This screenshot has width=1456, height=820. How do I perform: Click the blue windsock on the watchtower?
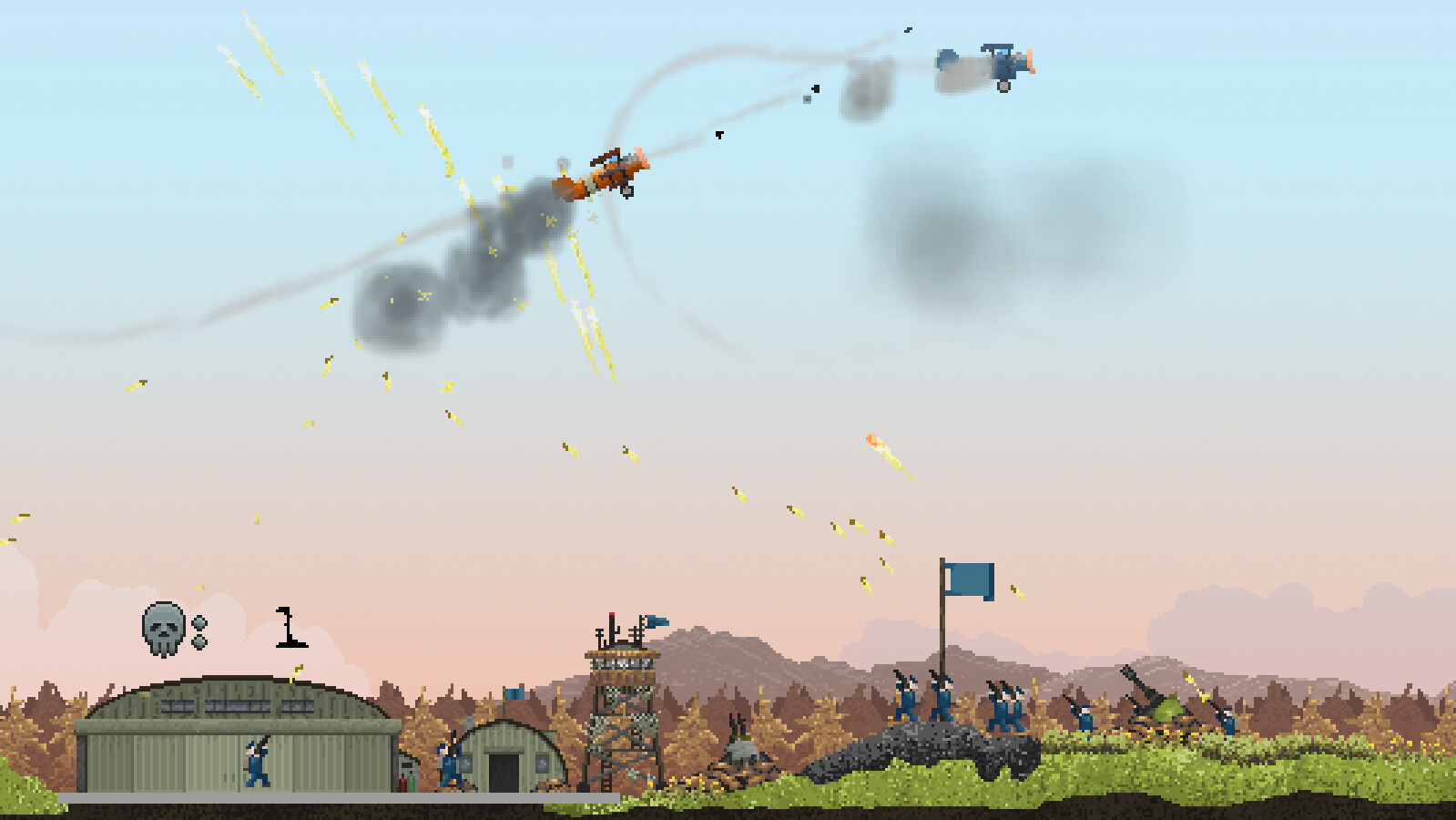(x=658, y=621)
